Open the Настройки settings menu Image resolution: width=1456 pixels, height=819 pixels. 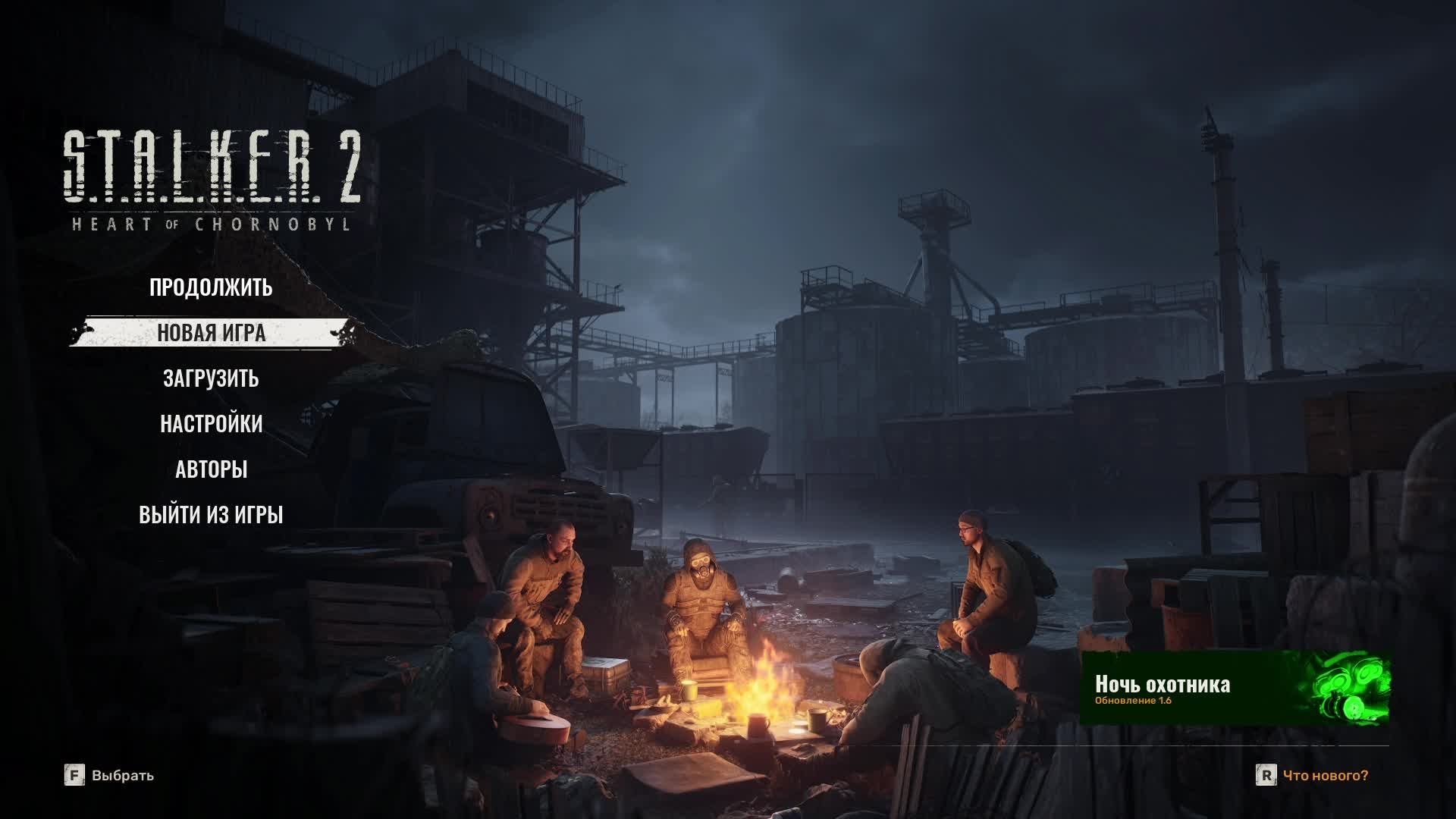211,424
